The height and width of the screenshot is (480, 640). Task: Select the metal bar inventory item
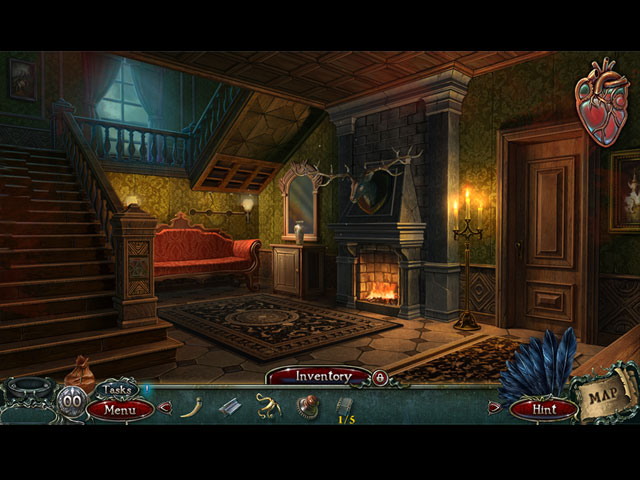point(230,406)
